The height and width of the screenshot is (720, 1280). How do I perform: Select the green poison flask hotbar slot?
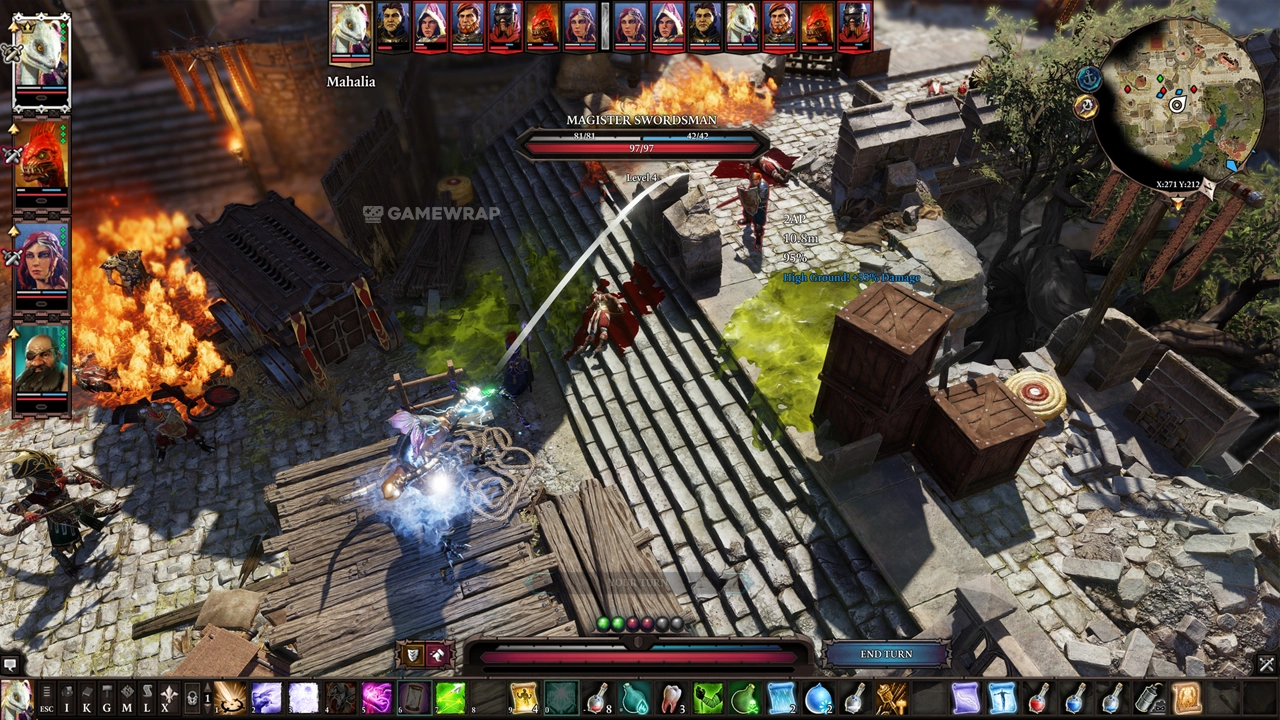tap(745, 698)
